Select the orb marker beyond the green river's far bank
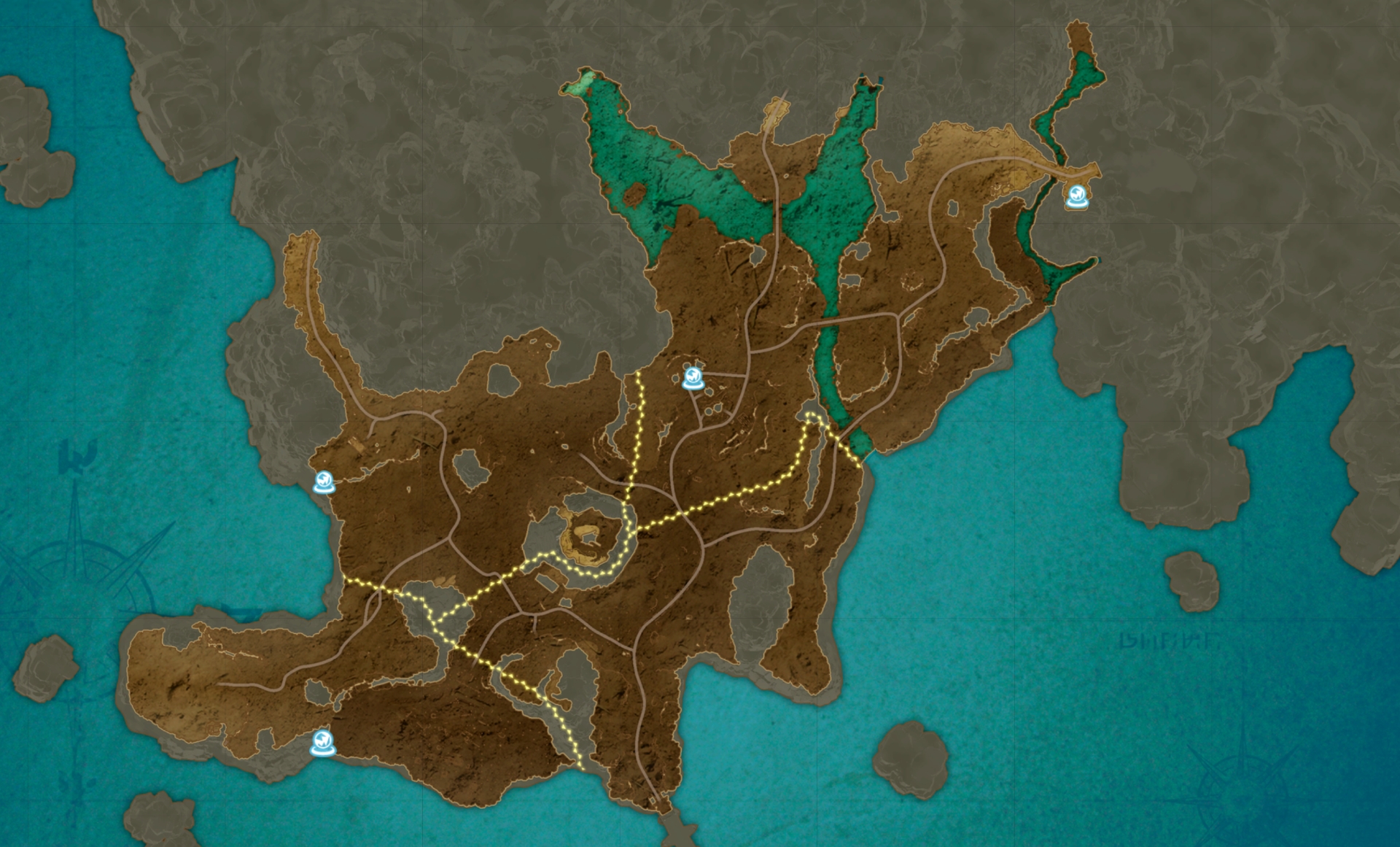The image size is (1400, 847). pos(1076,197)
